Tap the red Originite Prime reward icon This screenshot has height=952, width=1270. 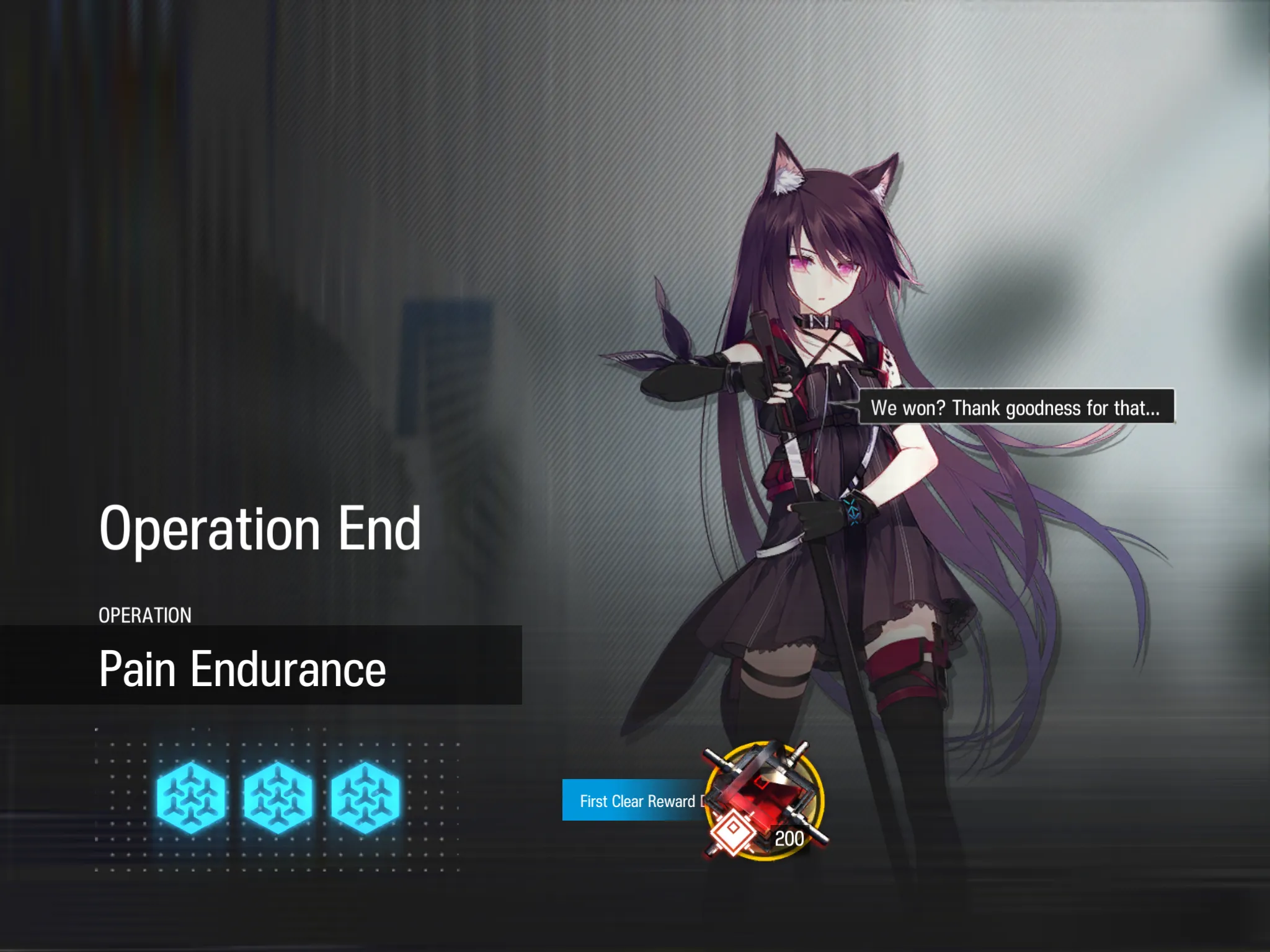click(765, 798)
